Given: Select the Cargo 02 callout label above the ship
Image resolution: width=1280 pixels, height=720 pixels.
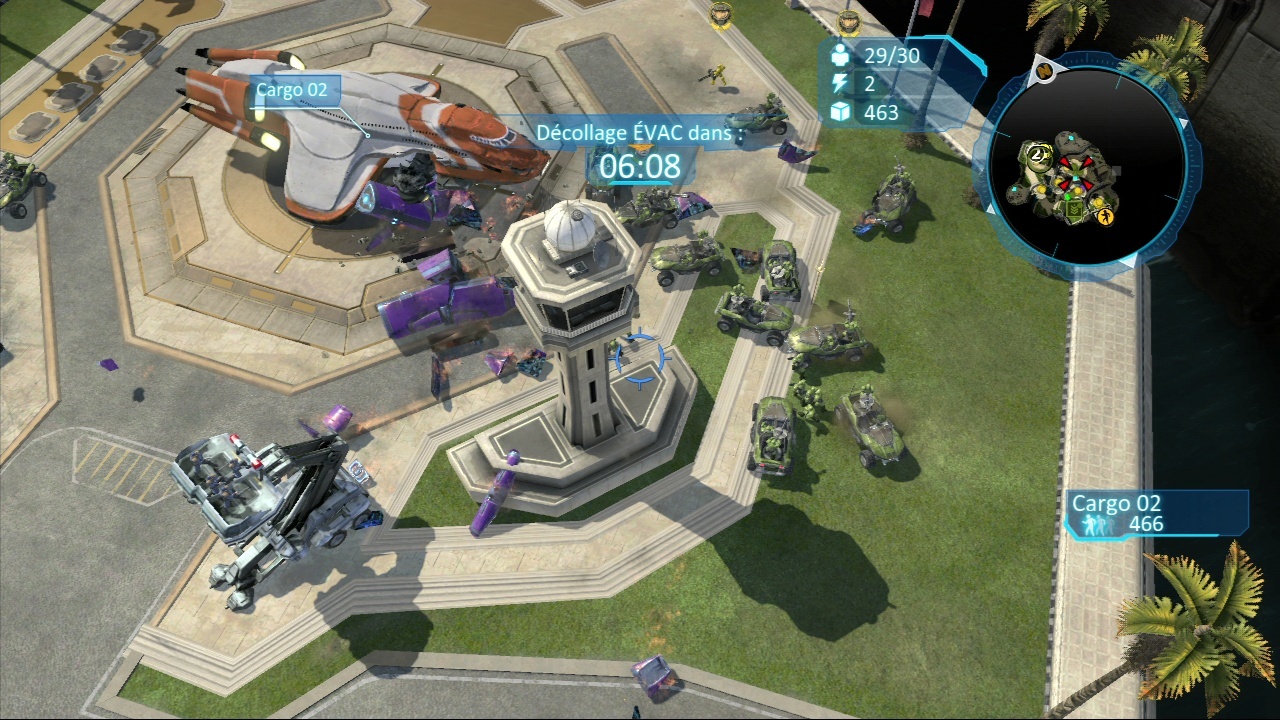Looking at the screenshot, I should pos(291,90).
